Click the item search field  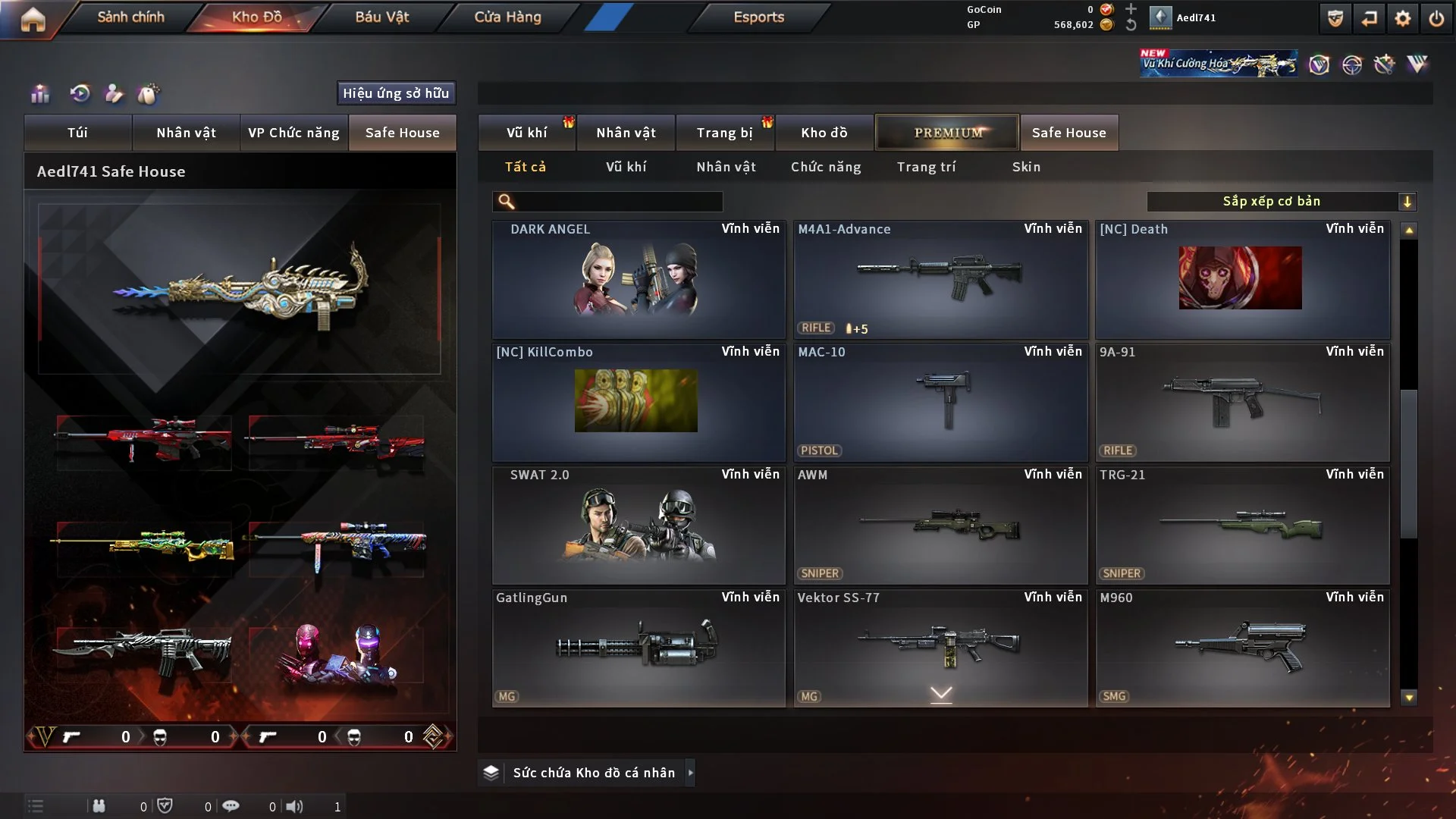click(x=618, y=202)
